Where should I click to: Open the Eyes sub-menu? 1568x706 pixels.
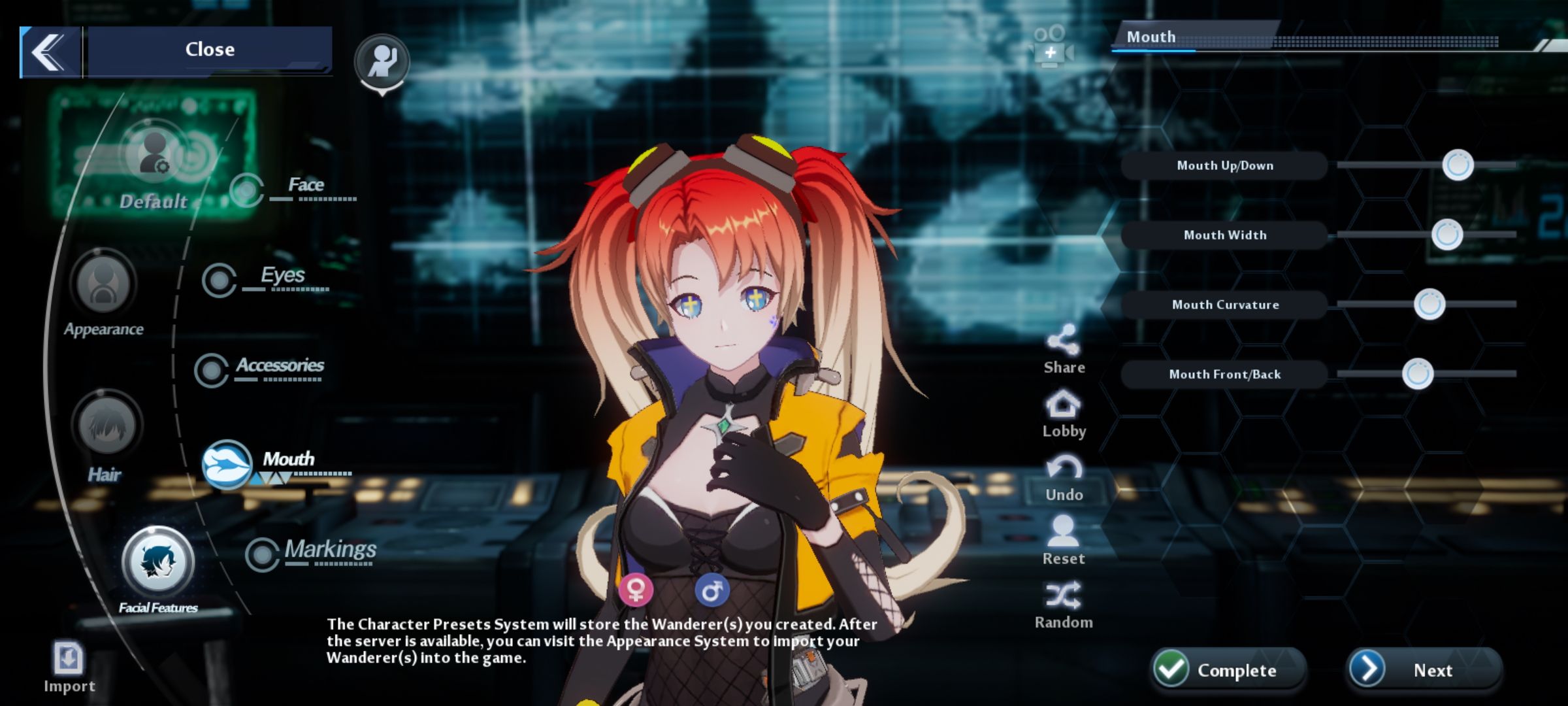click(x=220, y=280)
